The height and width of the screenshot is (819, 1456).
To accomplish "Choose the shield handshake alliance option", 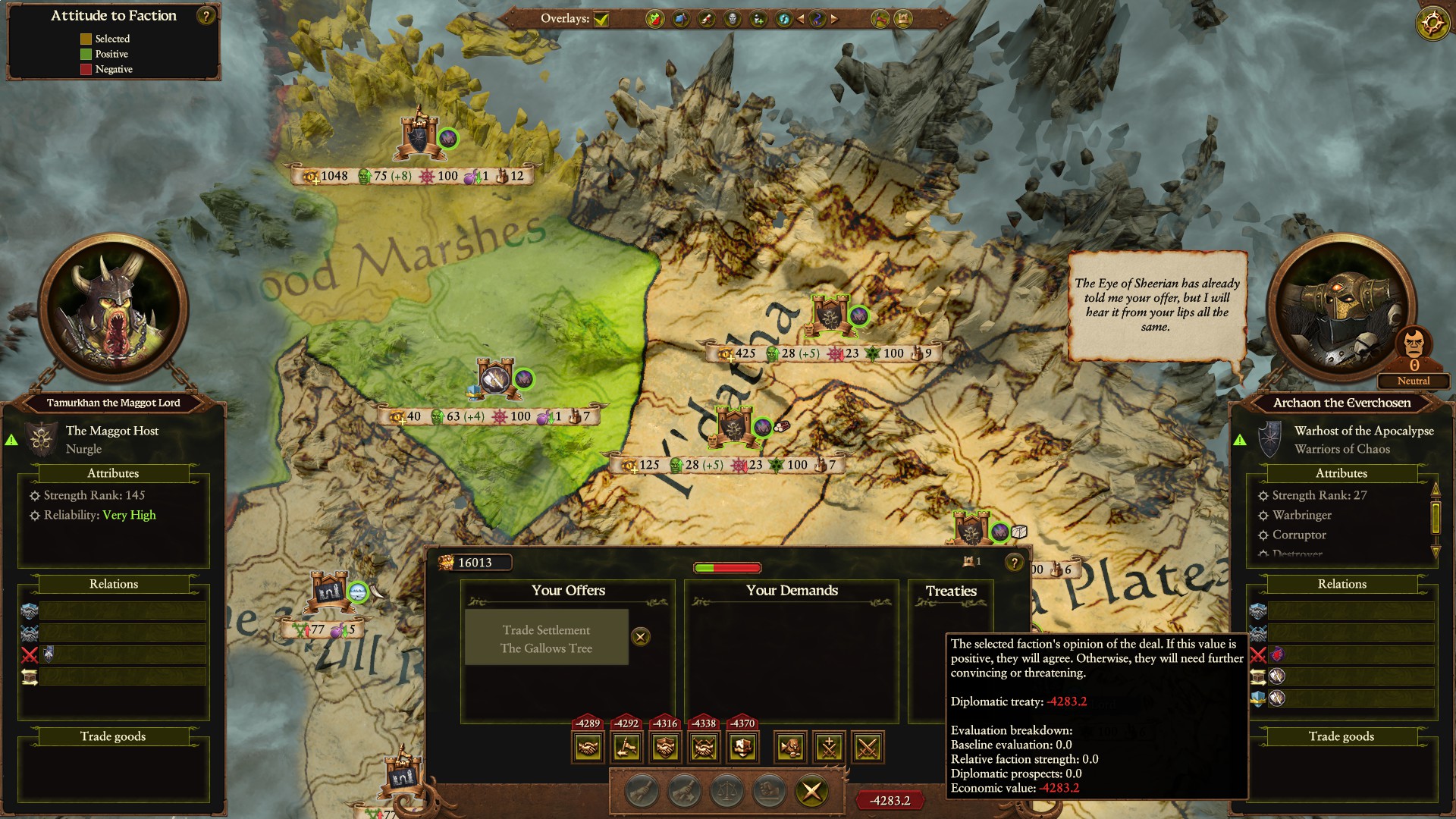I will click(x=665, y=748).
